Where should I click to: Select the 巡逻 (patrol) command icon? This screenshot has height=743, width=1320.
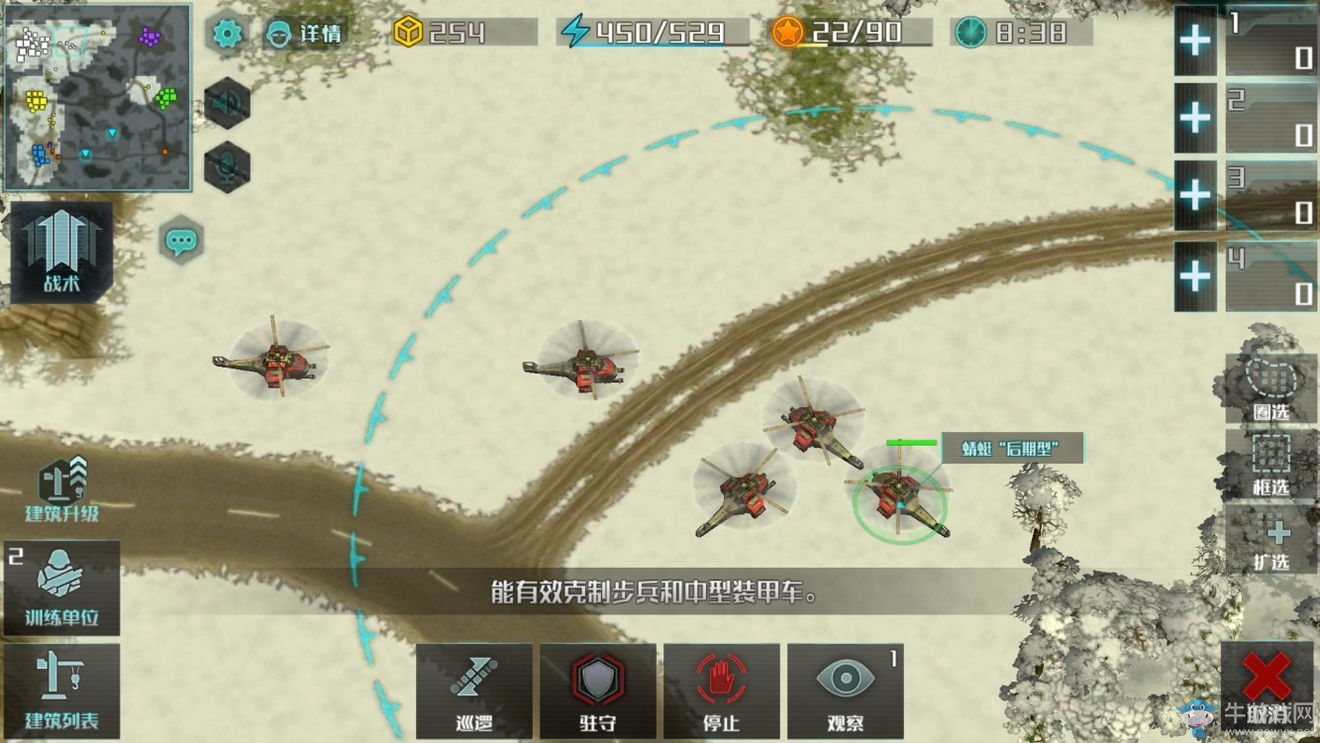[472, 690]
